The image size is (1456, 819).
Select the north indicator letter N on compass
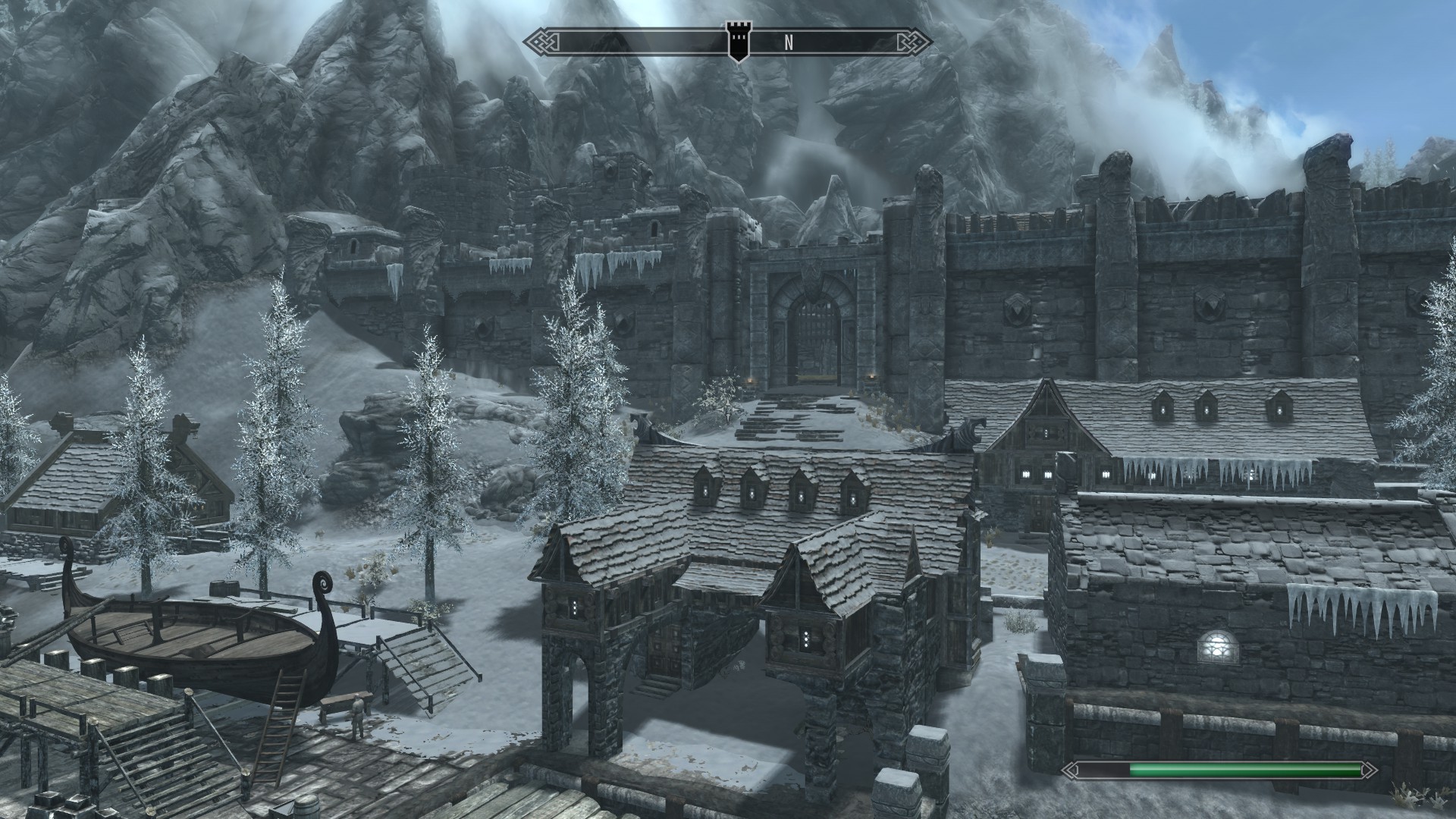789,42
